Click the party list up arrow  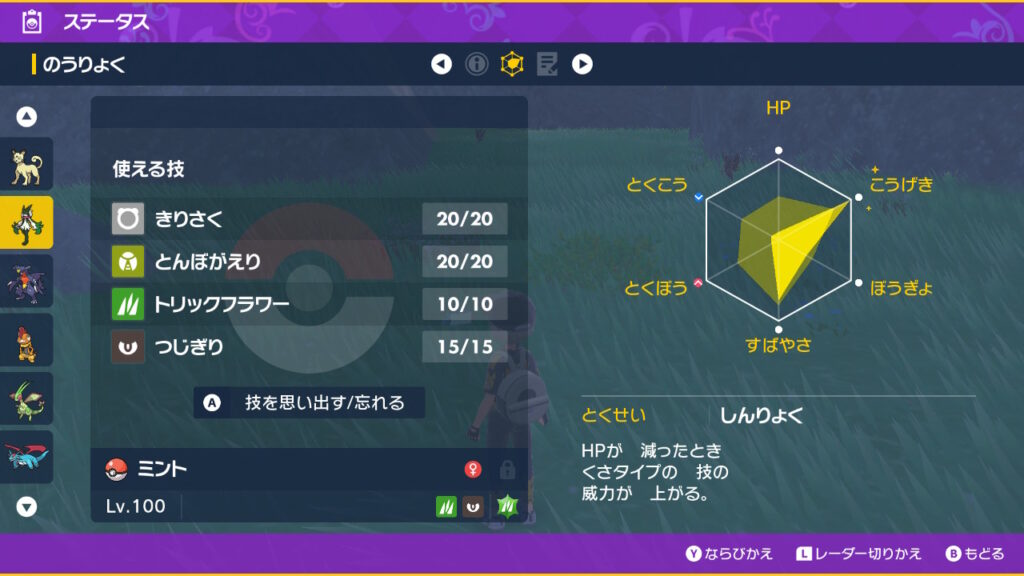[27, 117]
